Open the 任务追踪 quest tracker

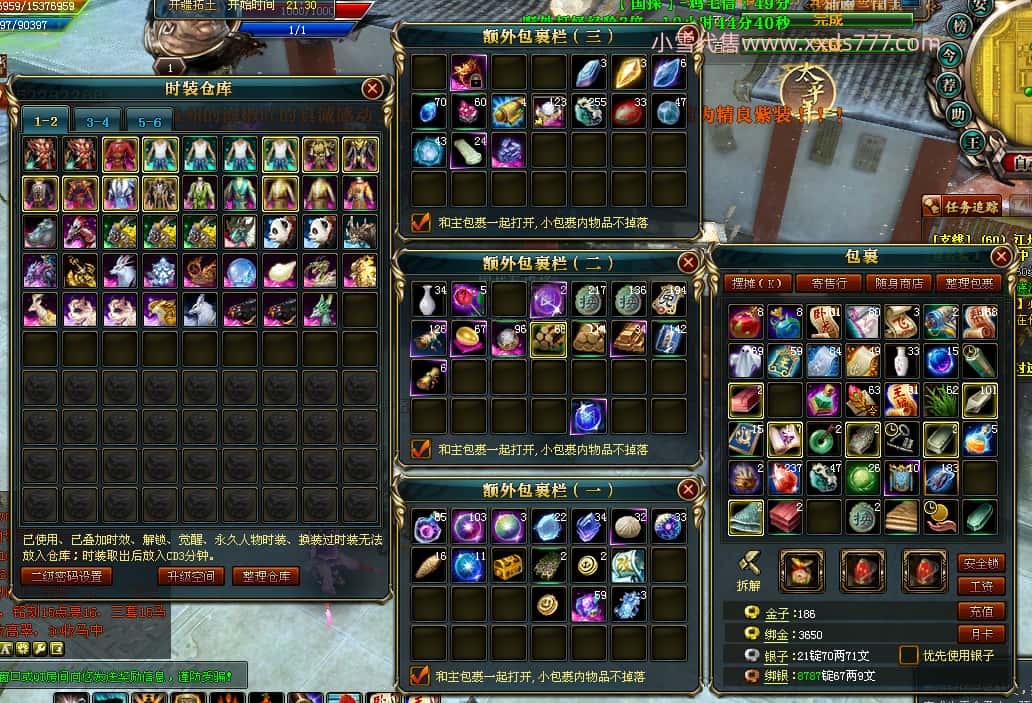(964, 206)
